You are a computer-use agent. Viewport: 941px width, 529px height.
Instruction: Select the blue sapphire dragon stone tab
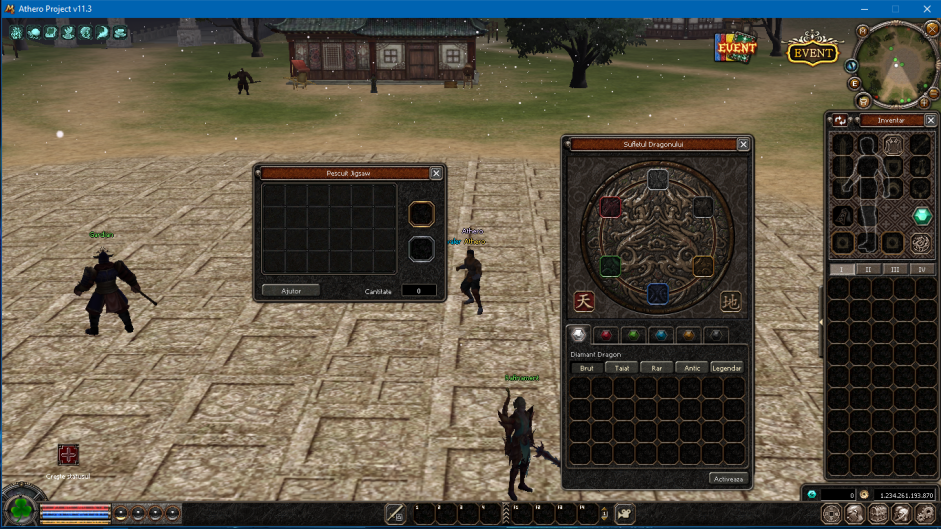pyautogui.click(x=659, y=334)
